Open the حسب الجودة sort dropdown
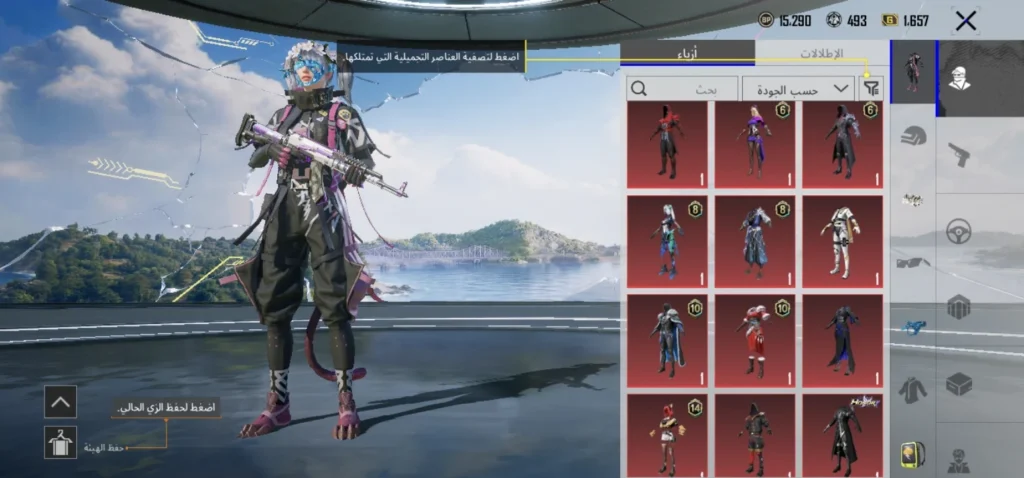This screenshot has width=1024, height=478. click(798, 88)
